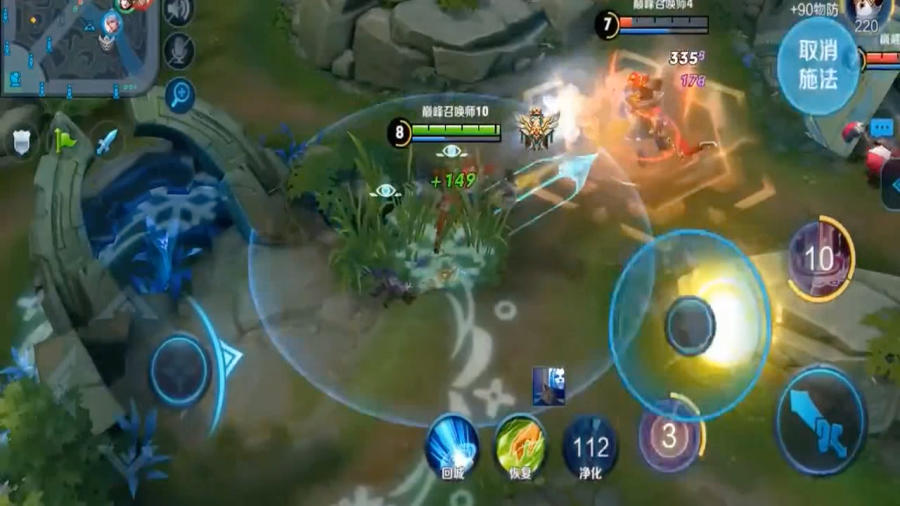
Task: Tap the skill showing a 10 cooldown
Action: (x=819, y=260)
